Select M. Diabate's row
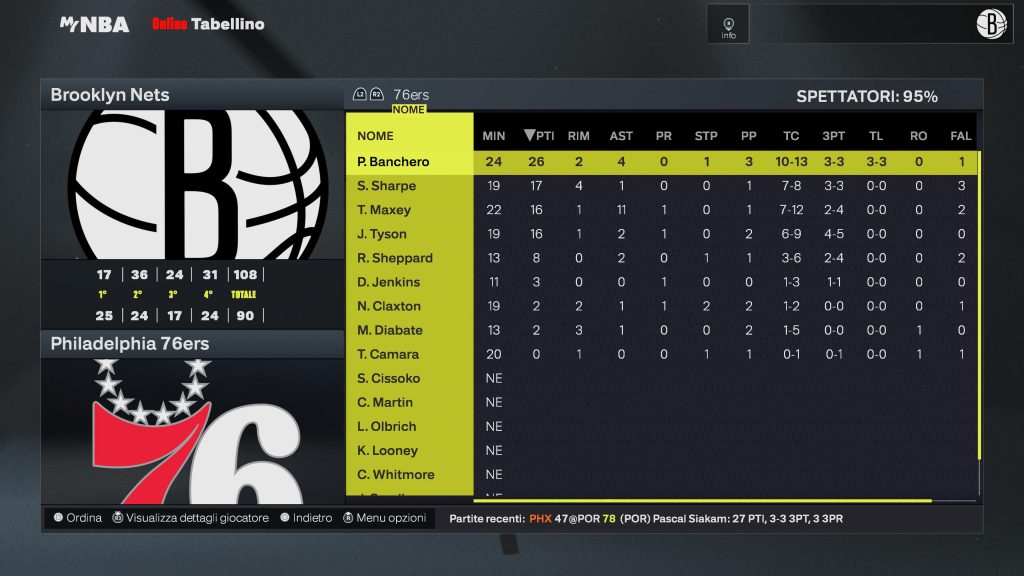Image resolution: width=1024 pixels, height=576 pixels. coord(390,330)
